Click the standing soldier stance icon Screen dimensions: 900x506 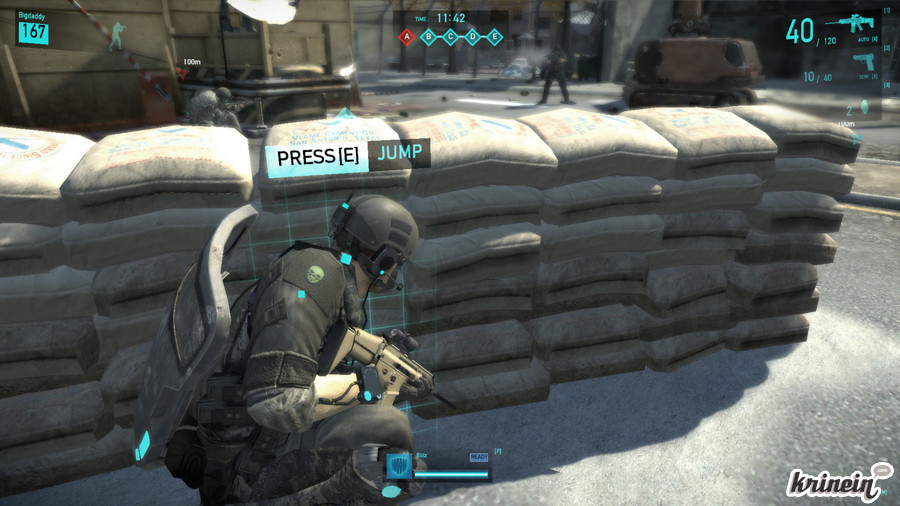117,36
